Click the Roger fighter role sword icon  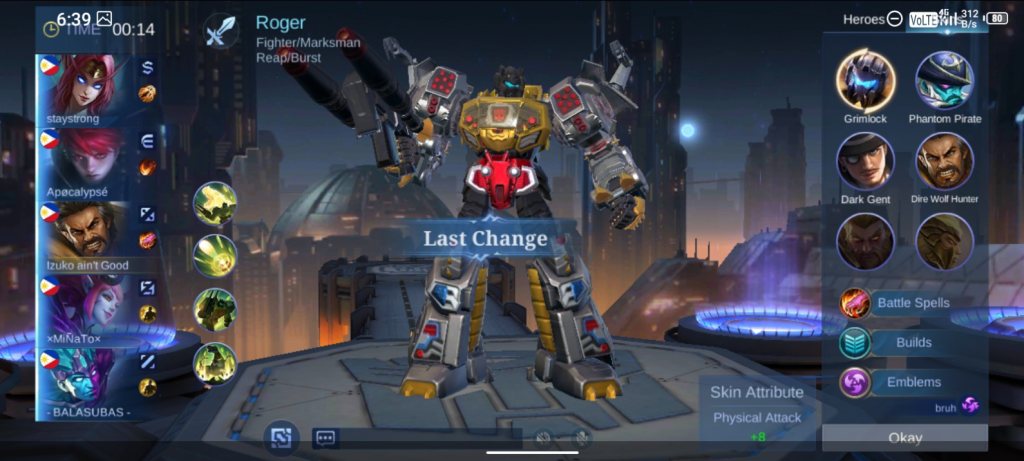(x=219, y=31)
